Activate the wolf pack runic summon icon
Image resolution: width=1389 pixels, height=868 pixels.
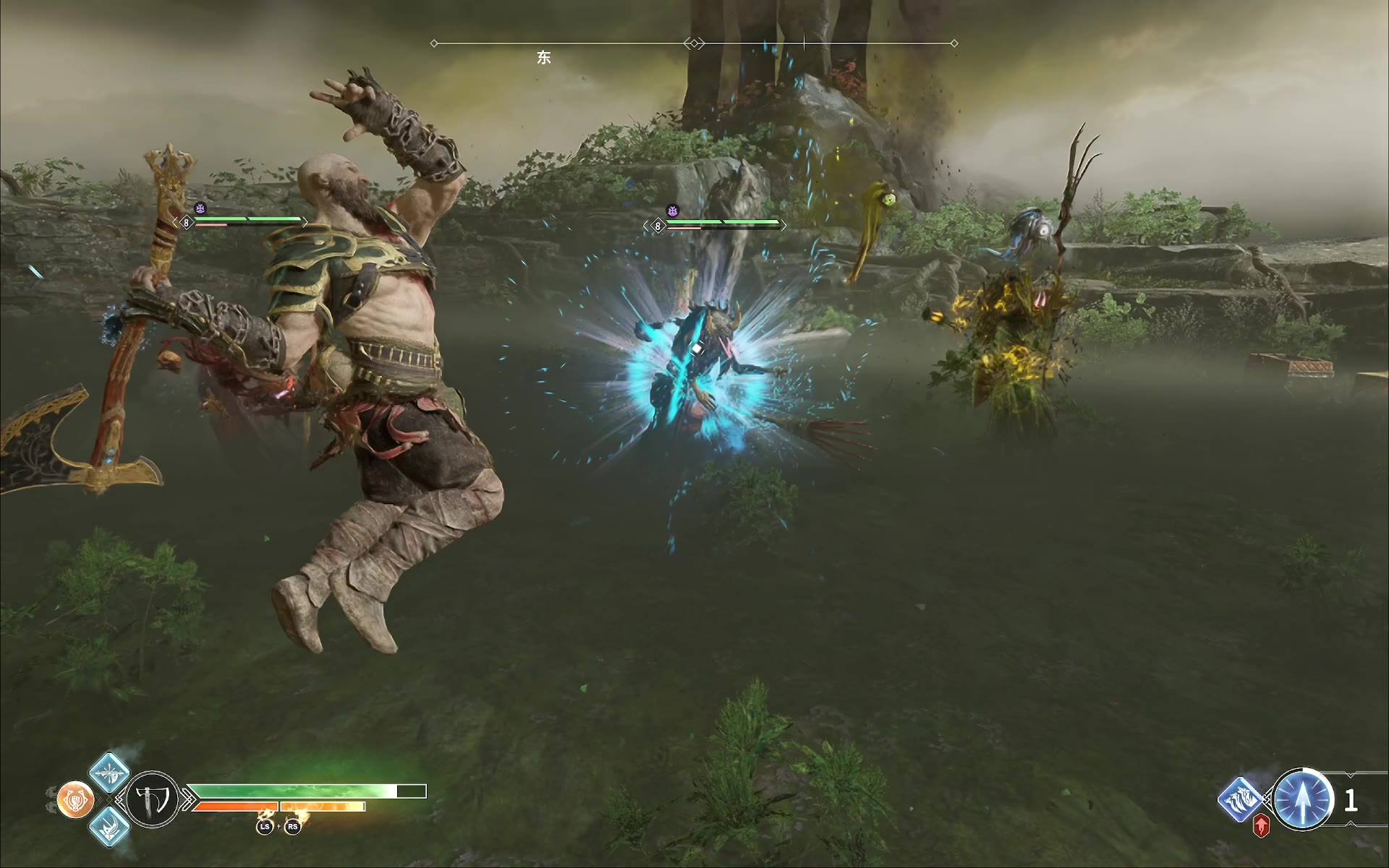(1241, 799)
